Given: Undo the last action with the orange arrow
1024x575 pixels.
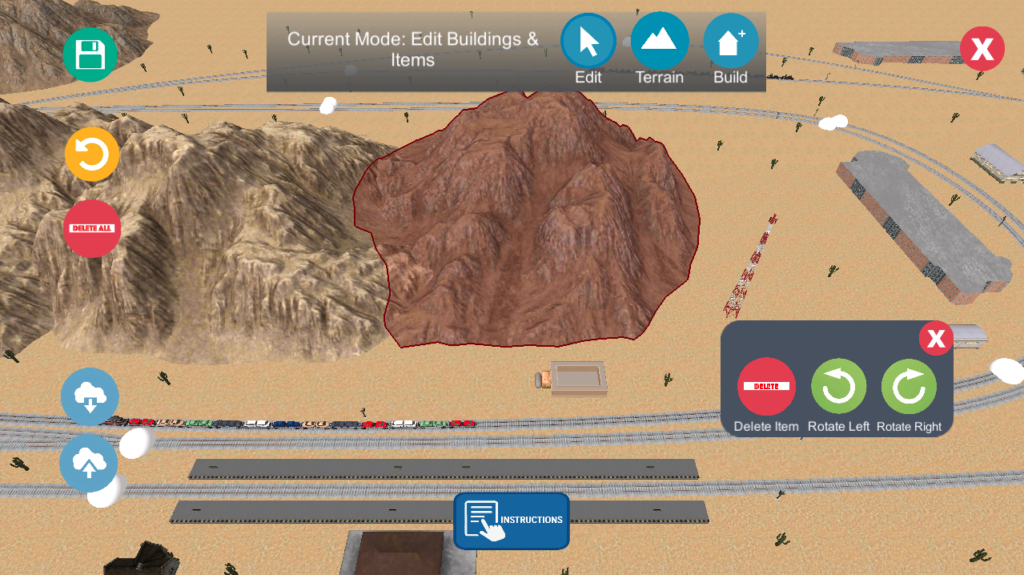Looking at the screenshot, I should [92, 156].
